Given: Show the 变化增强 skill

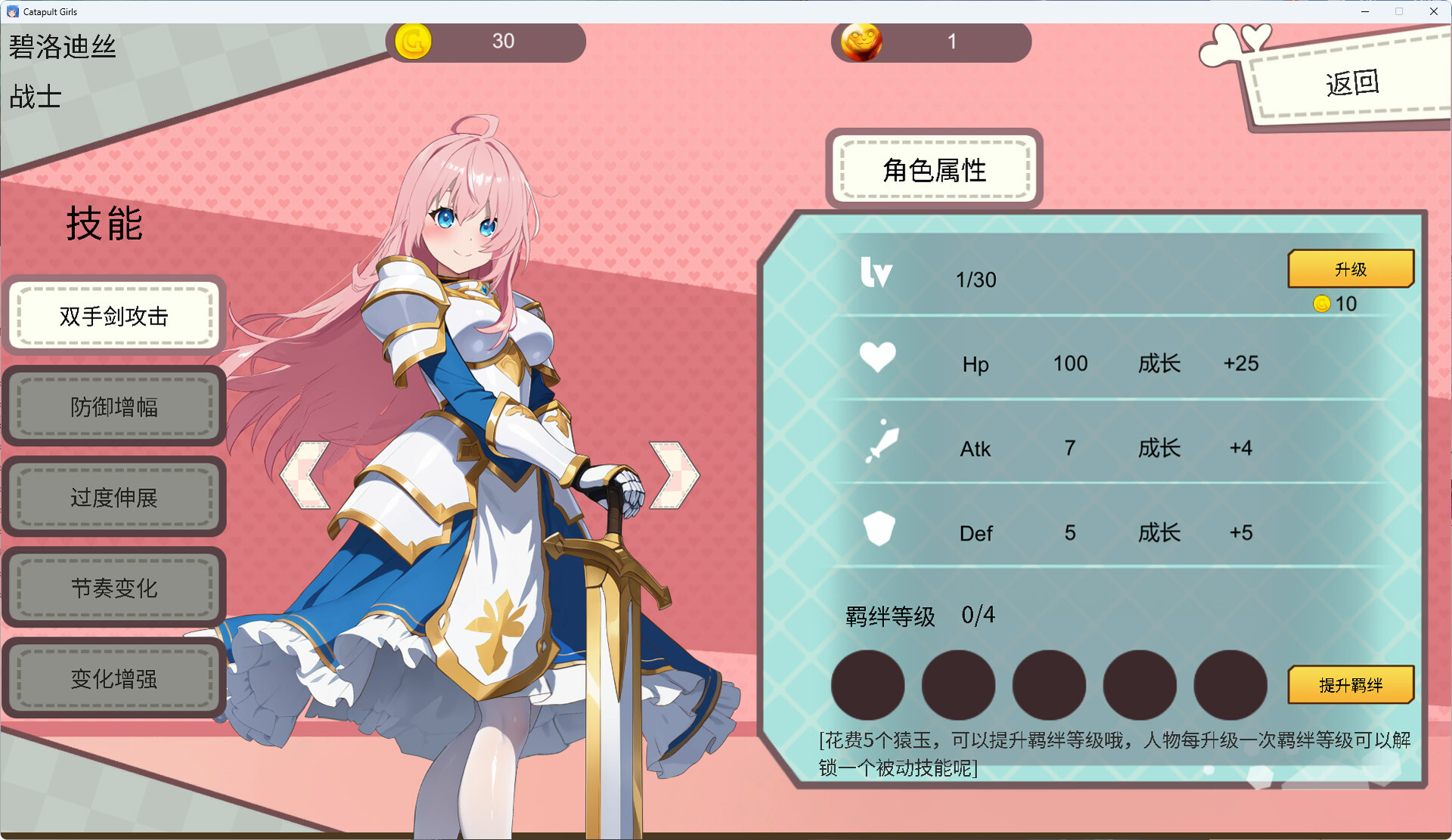Looking at the screenshot, I should [114, 679].
